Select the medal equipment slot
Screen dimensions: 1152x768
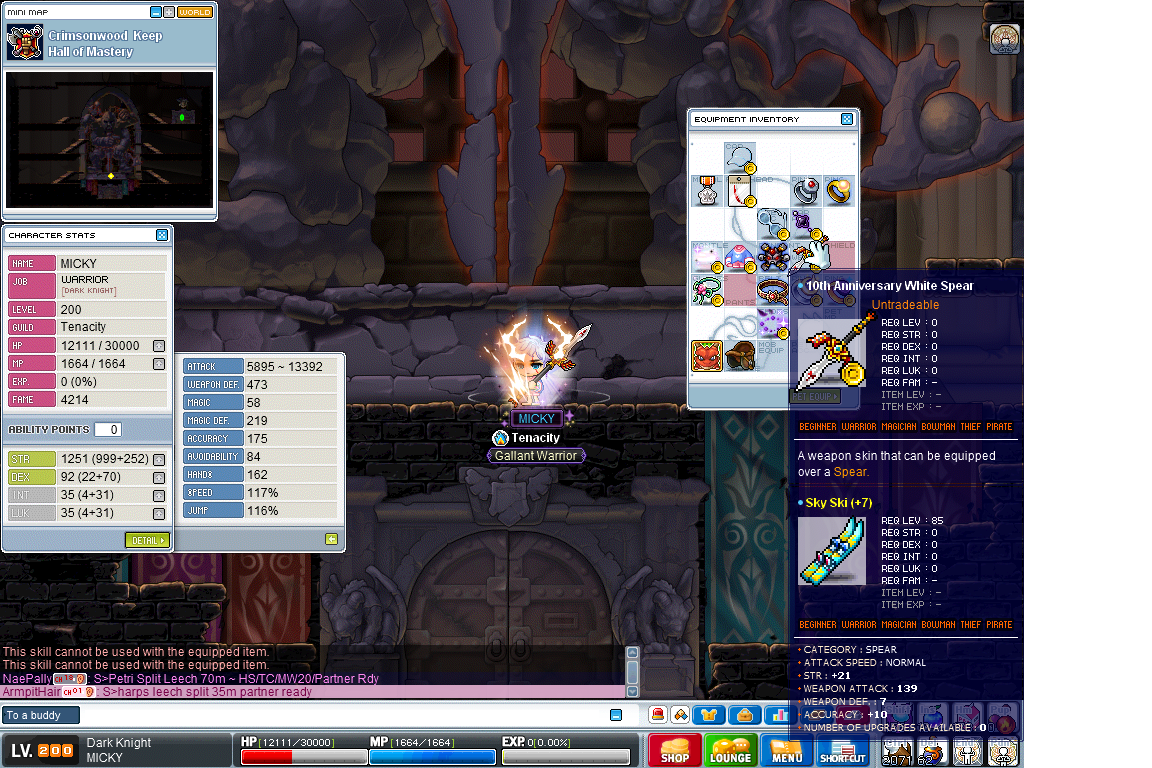(707, 191)
